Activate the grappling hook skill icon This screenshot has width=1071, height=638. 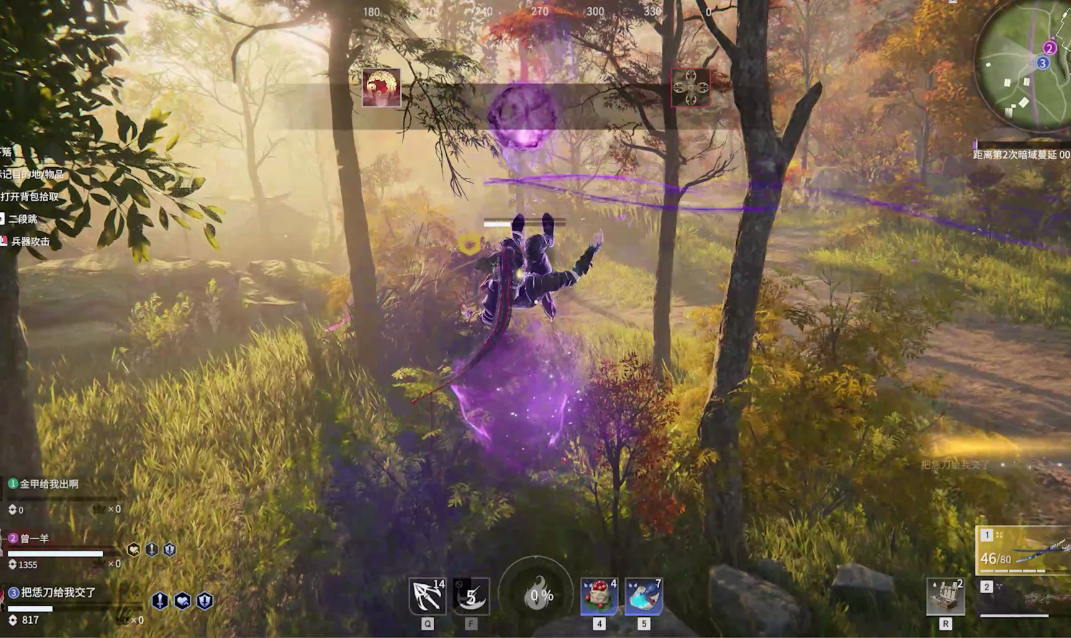427,596
